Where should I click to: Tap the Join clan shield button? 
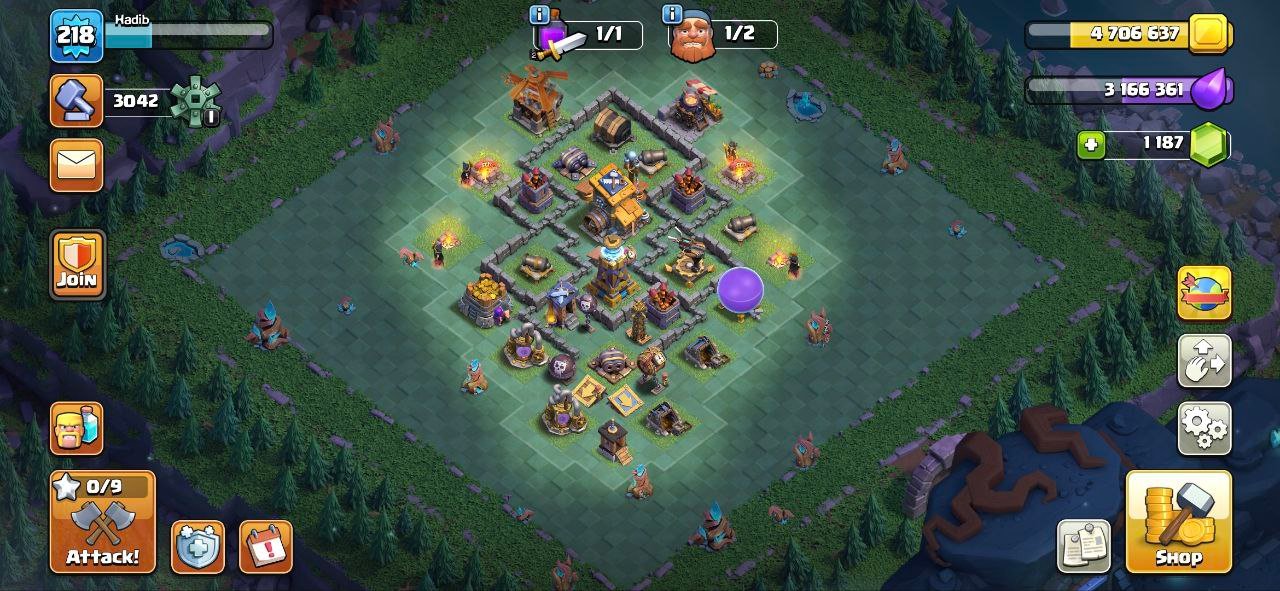point(77,264)
